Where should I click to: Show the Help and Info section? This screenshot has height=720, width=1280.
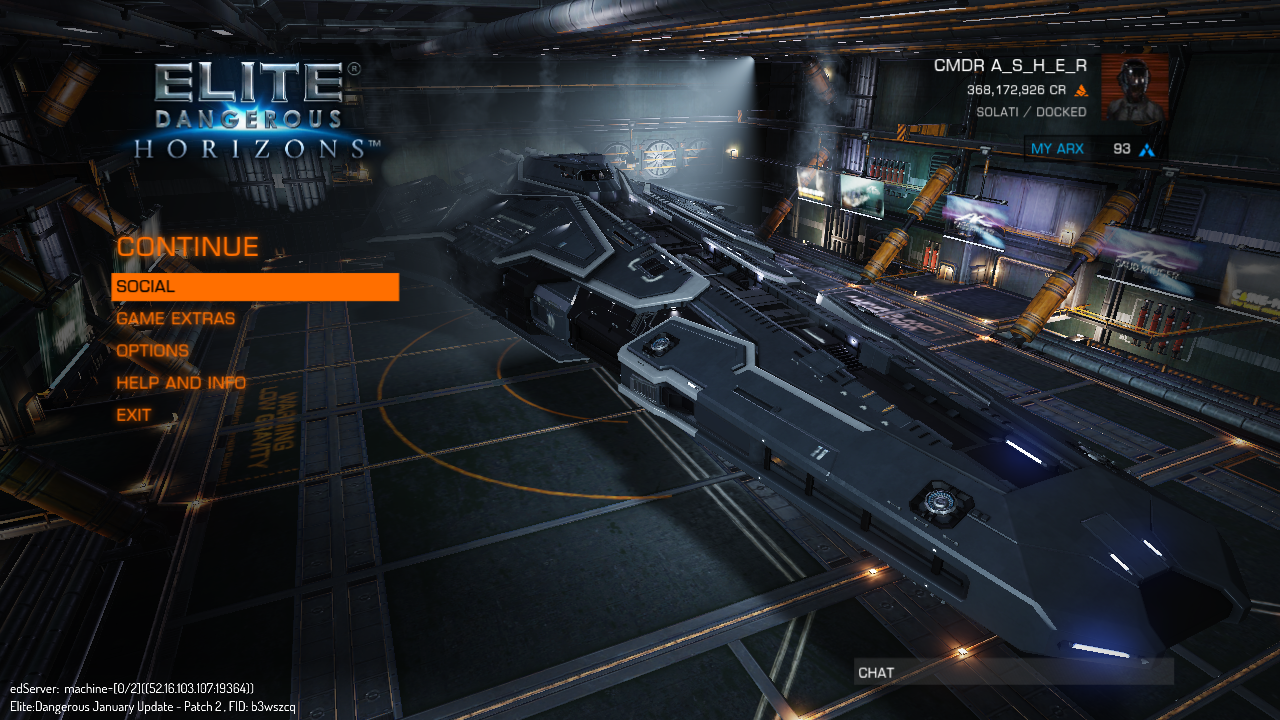coord(181,383)
